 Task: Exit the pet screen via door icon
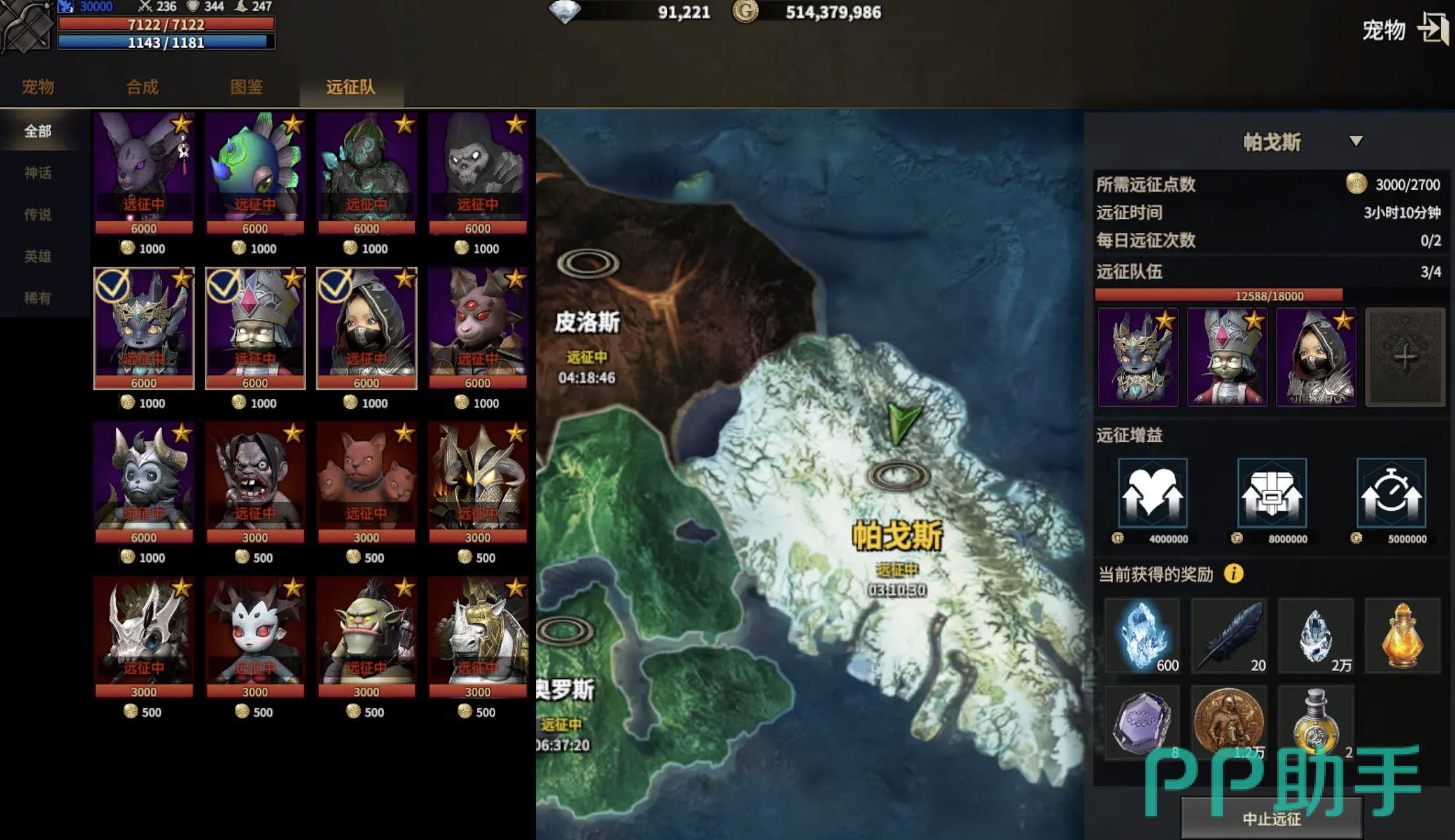coord(1433,29)
